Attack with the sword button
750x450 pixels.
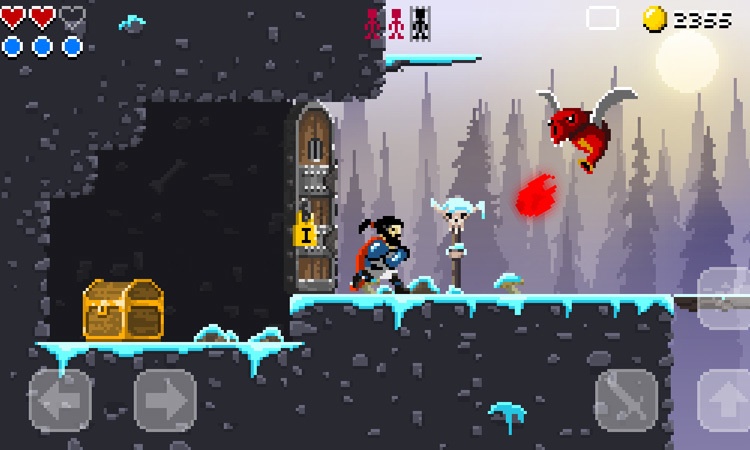click(x=626, y=400)
